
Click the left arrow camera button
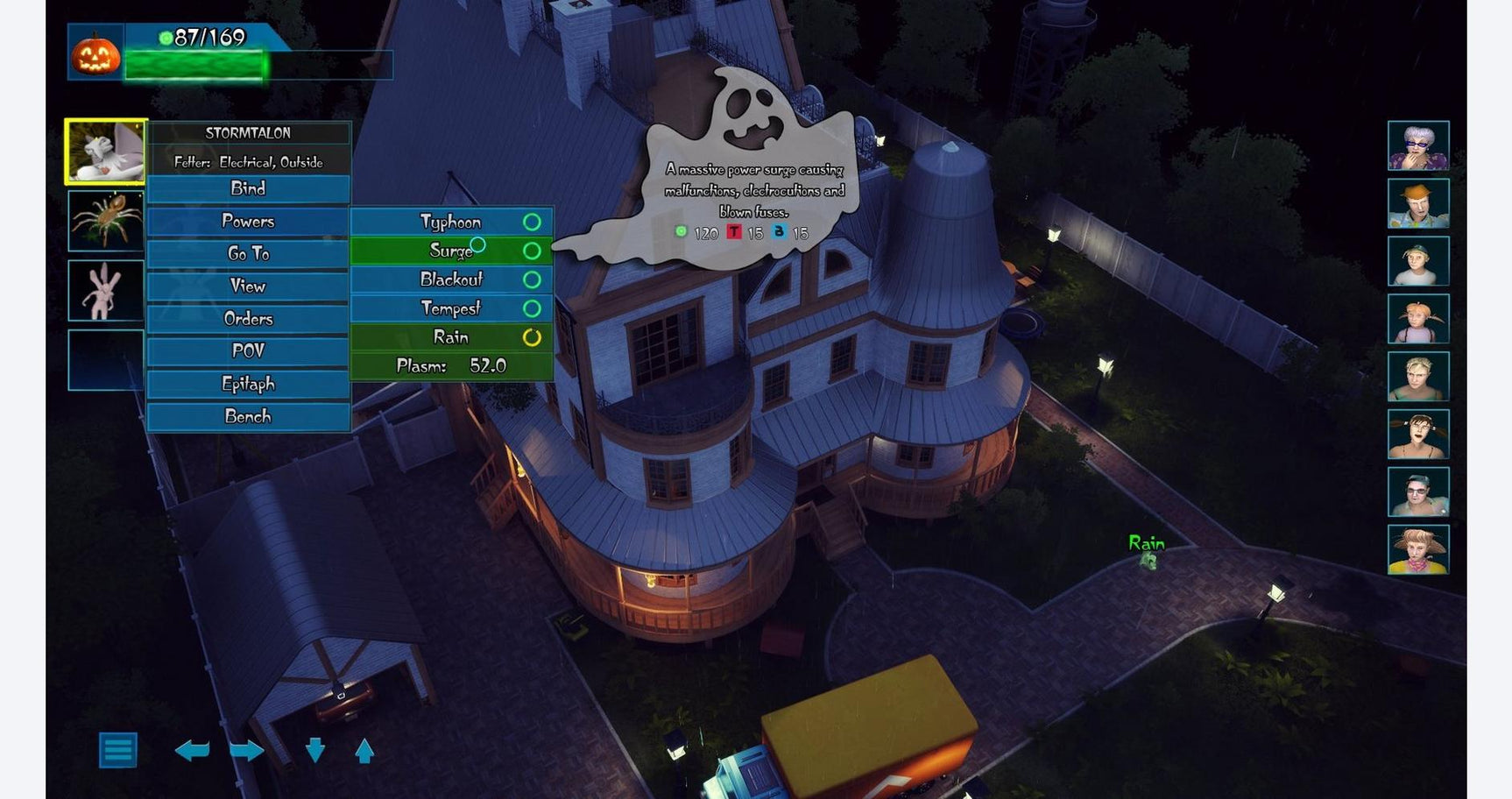(192, 750)
